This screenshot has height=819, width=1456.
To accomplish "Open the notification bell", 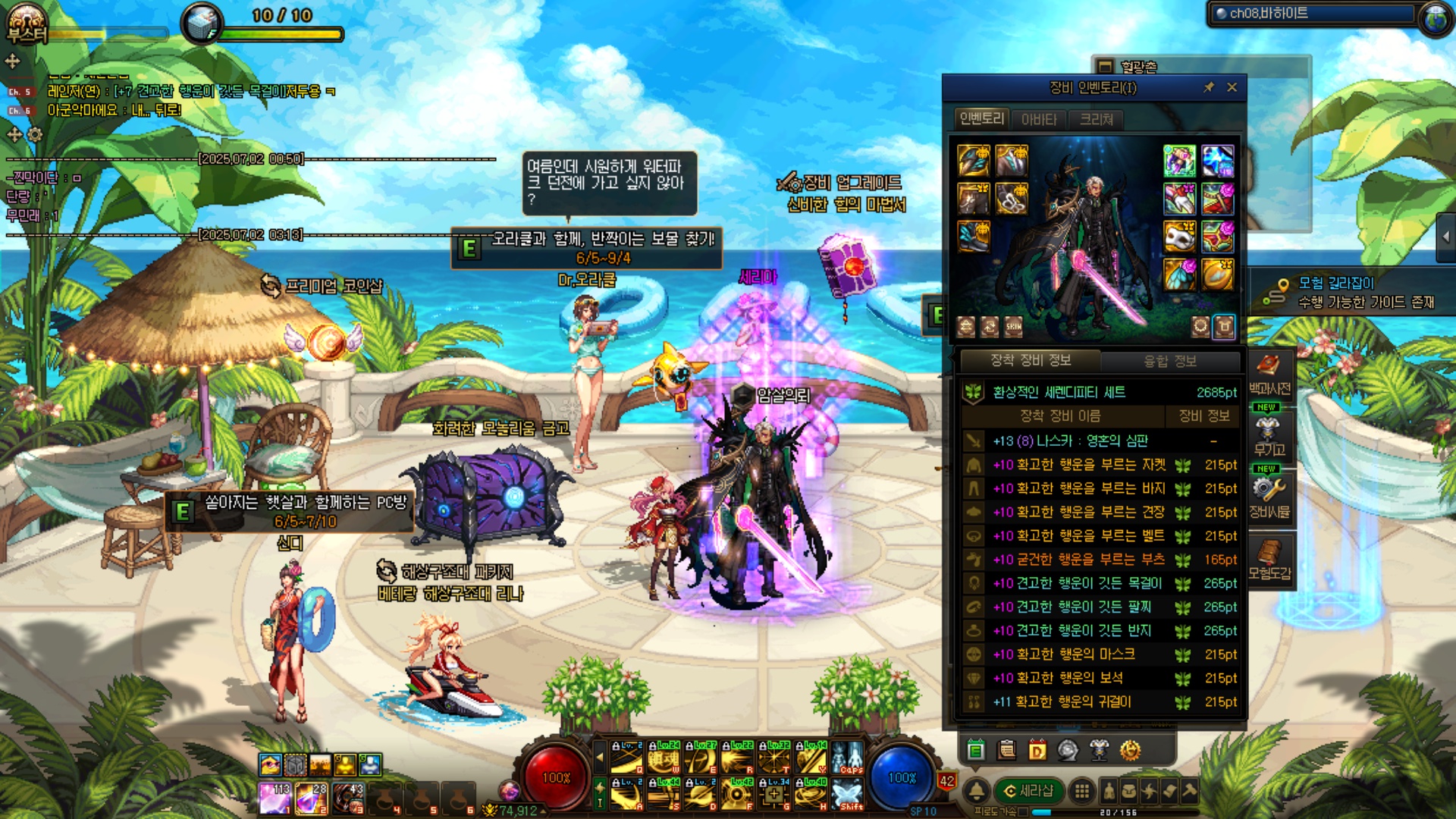I will click(977, 791).
